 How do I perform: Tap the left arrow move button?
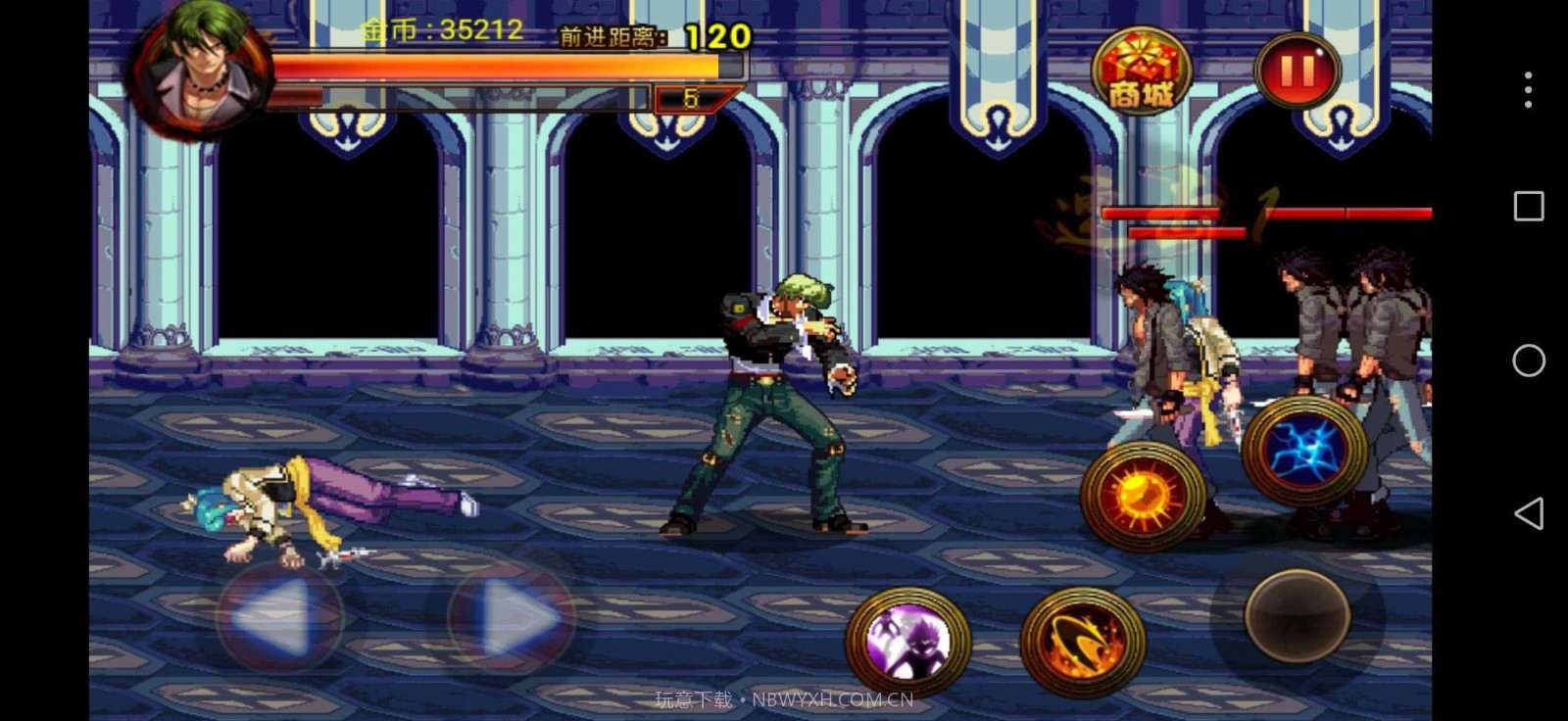(x=279, y=617)
